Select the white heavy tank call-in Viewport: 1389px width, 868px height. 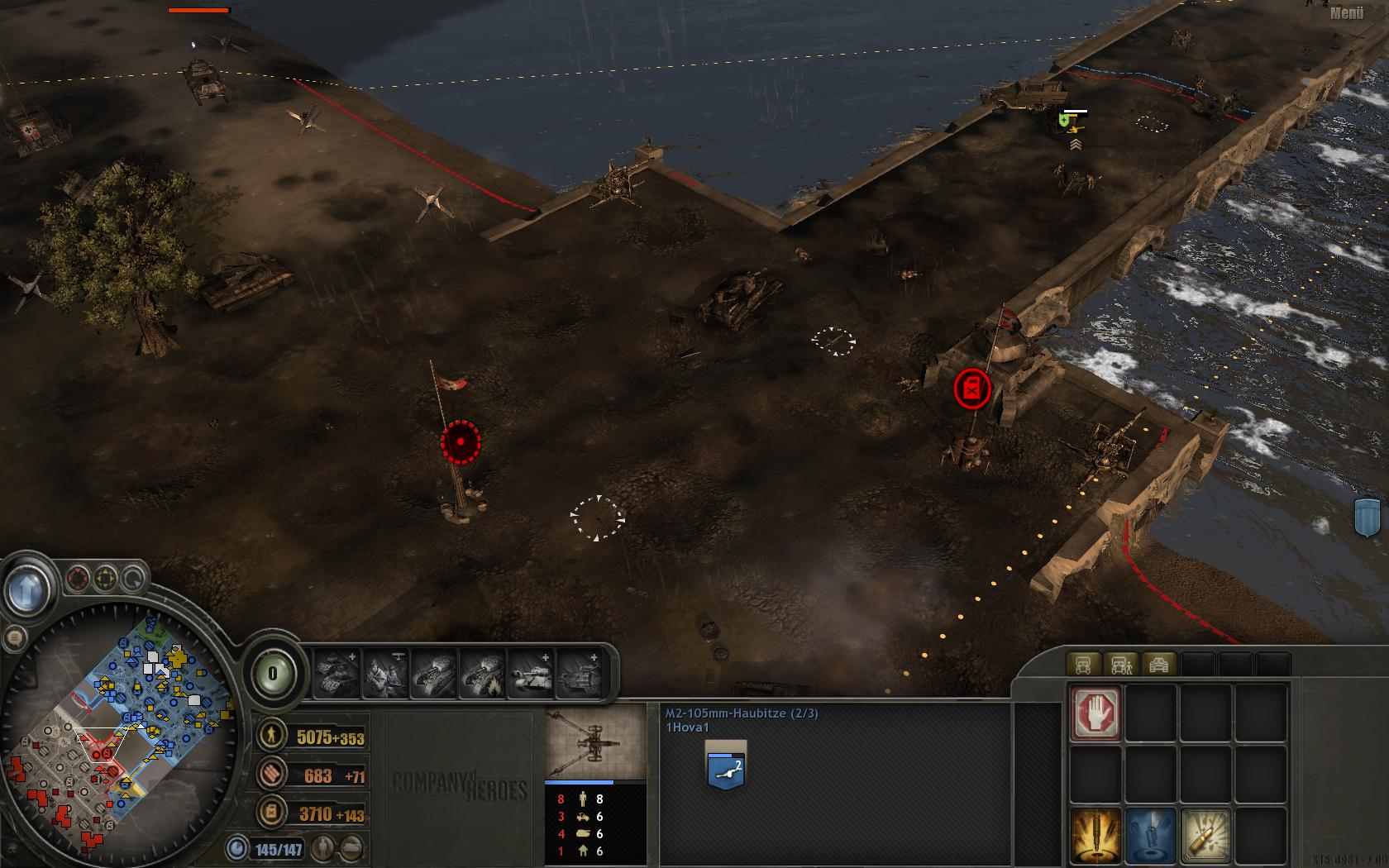532,674
